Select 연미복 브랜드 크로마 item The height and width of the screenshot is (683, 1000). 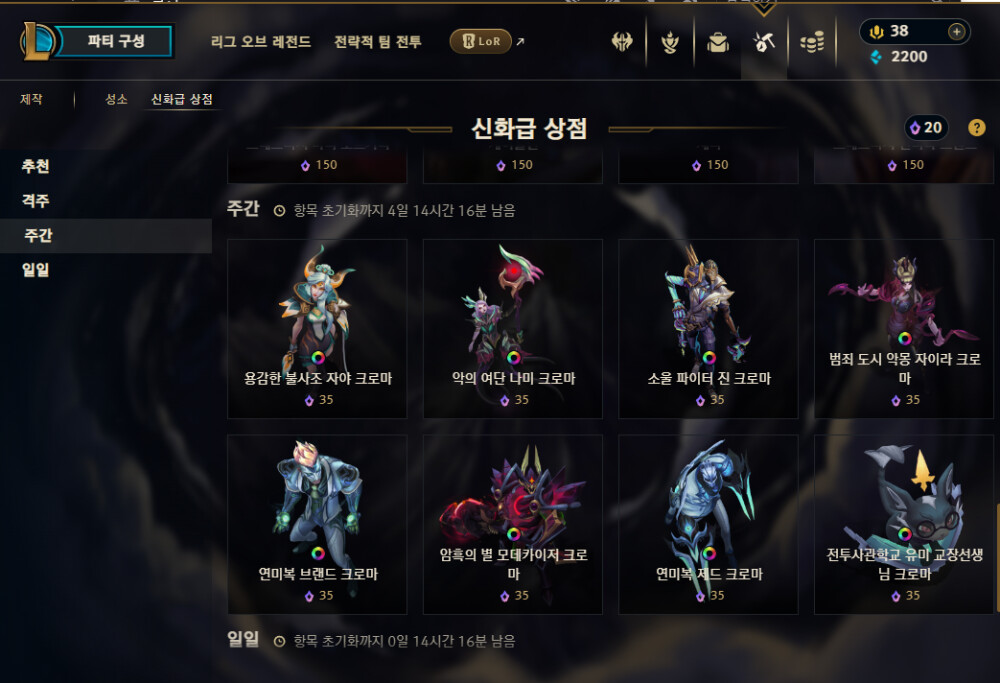pyautogui.click(x=317, y=524)
